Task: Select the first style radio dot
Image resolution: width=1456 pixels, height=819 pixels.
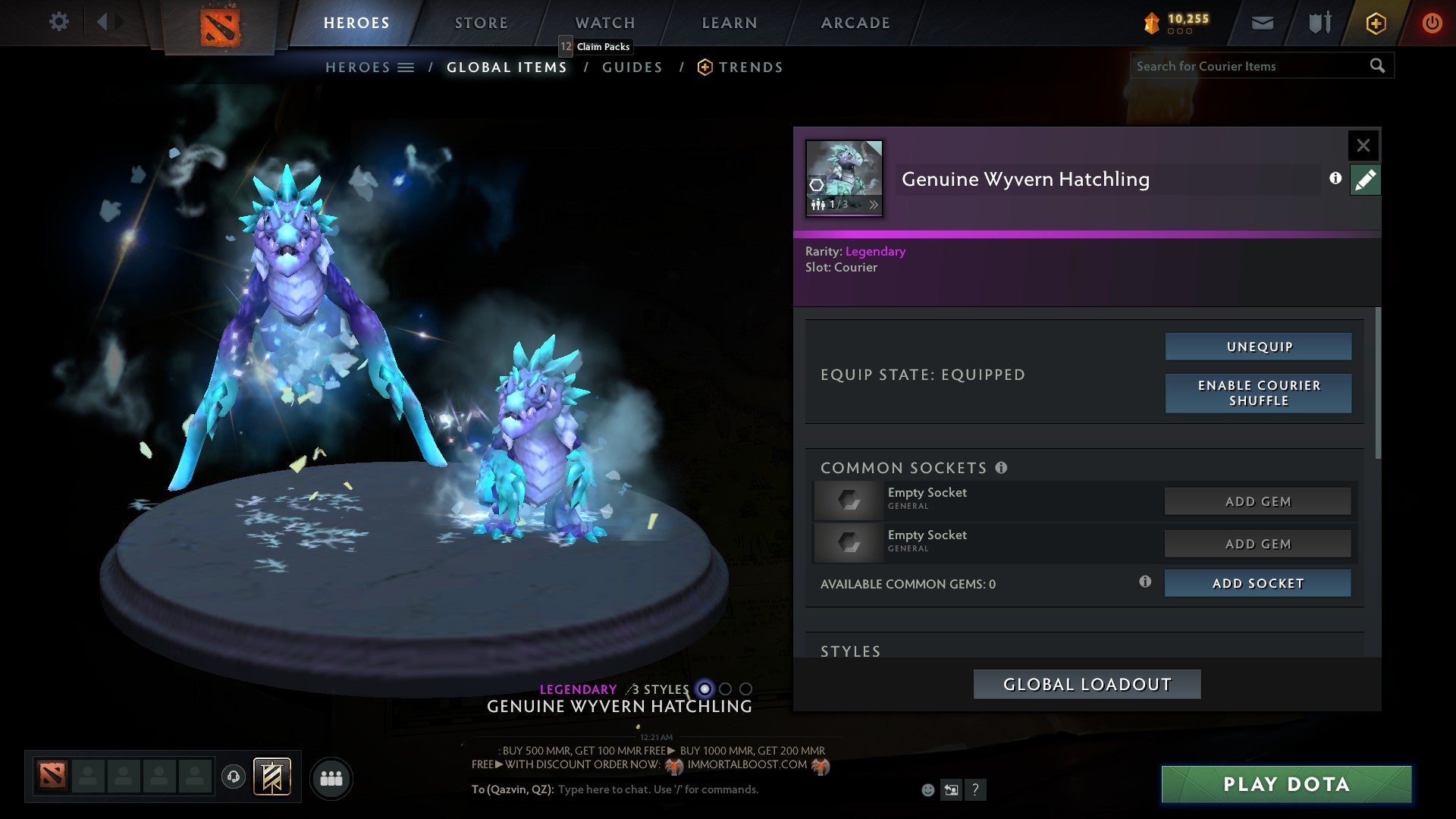Action: point(705,690)
